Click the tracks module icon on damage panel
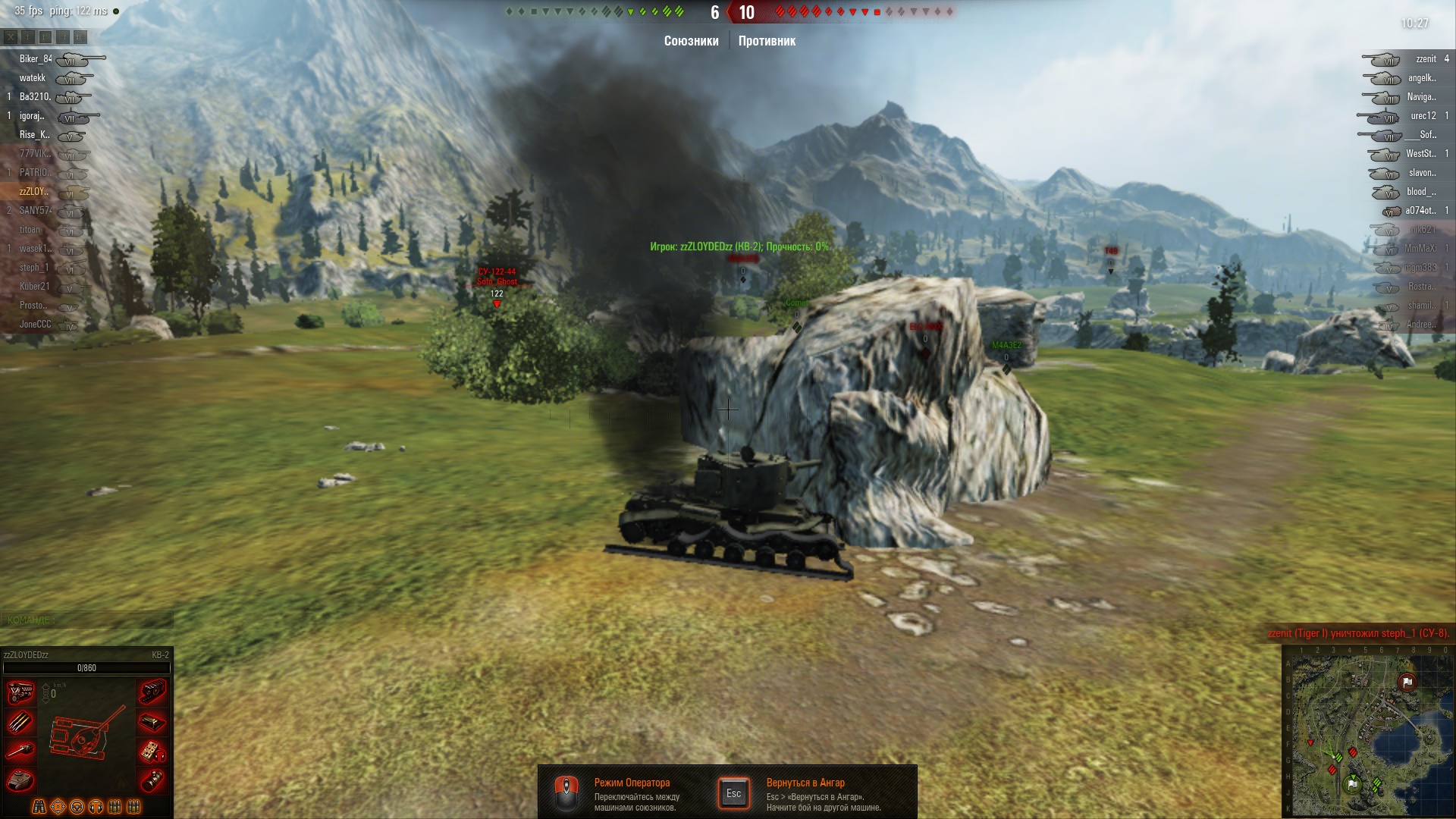Image resolution: width=1456 pixels, height=819 pixels. [x=152, y=692]
